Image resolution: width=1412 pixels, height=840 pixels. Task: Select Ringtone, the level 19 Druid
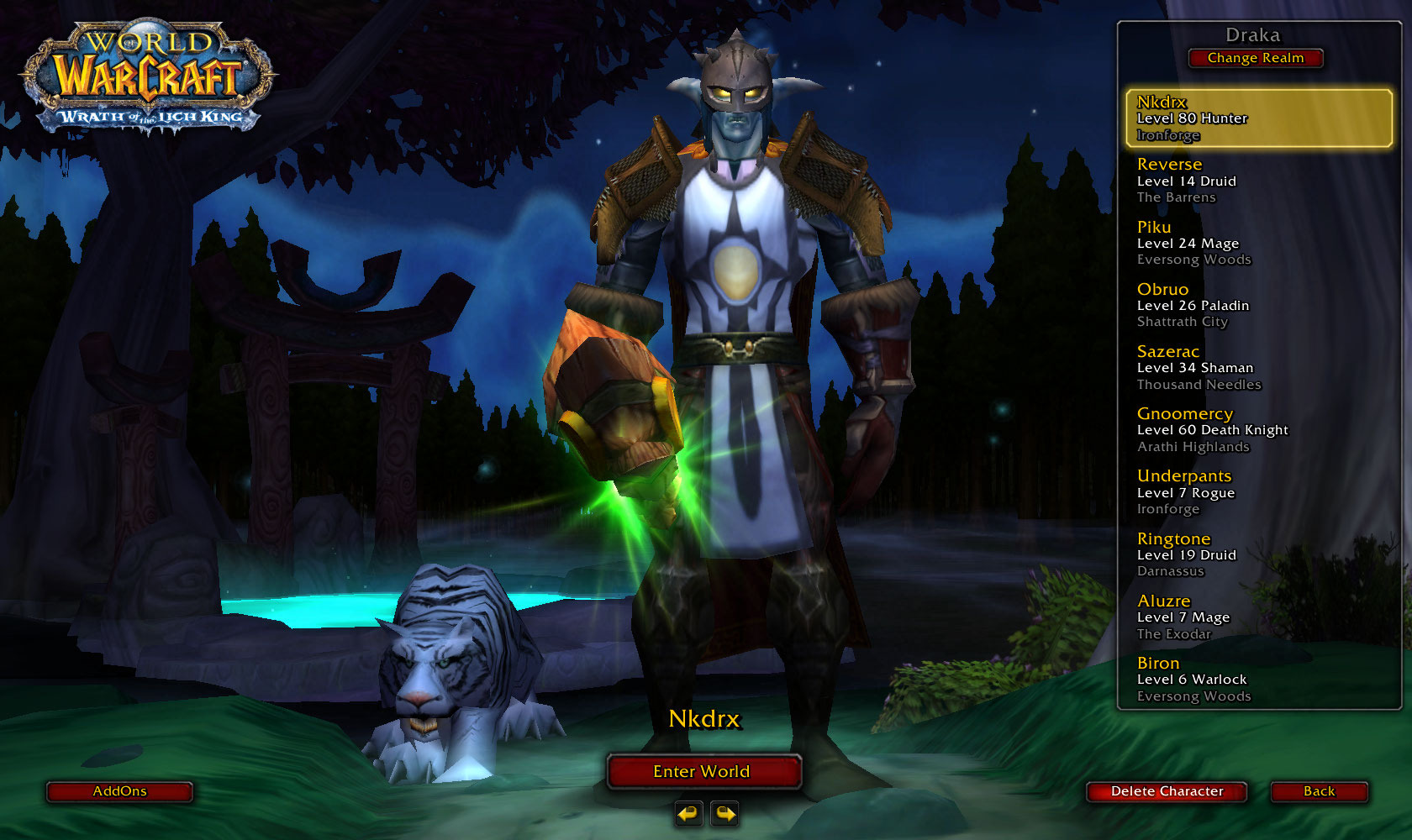click(1258, 554)
